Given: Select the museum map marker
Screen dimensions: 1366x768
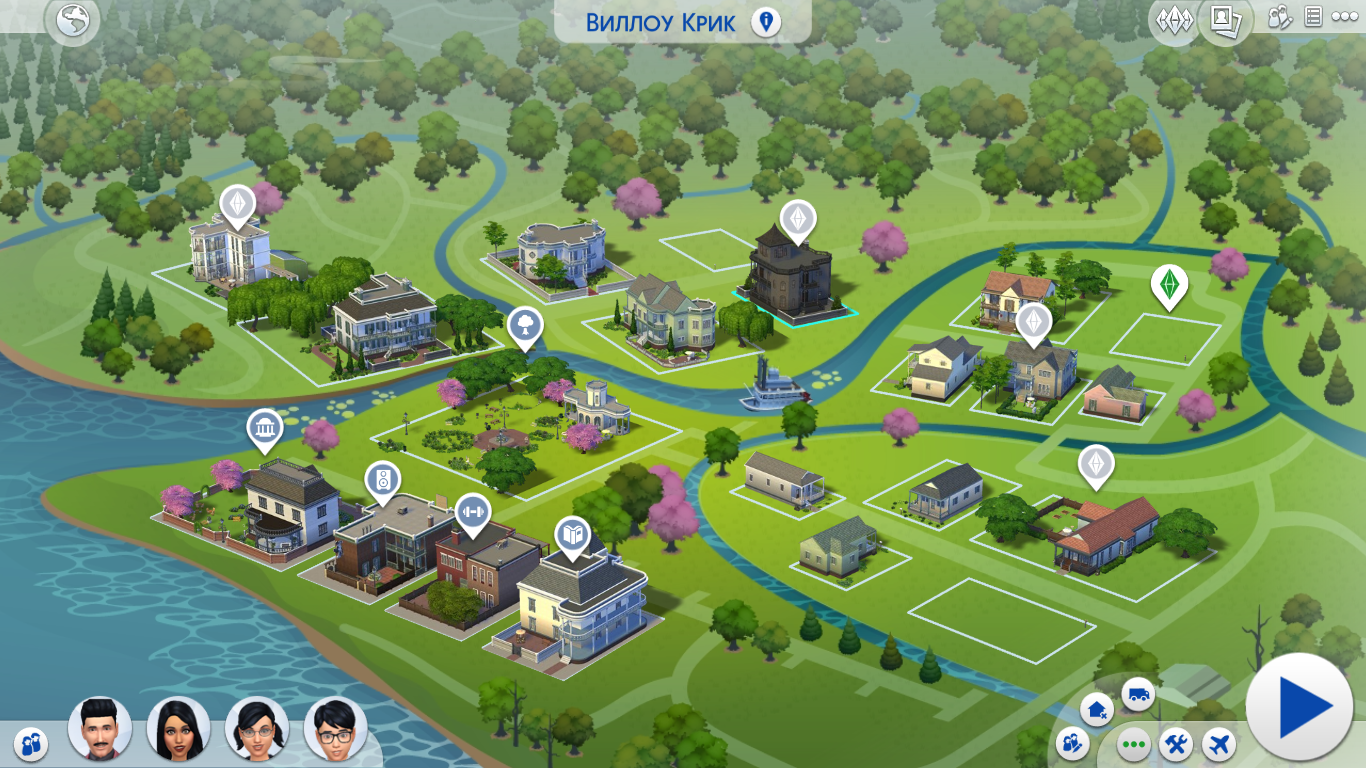Looking at the screenshot, I should coord(264,429).
